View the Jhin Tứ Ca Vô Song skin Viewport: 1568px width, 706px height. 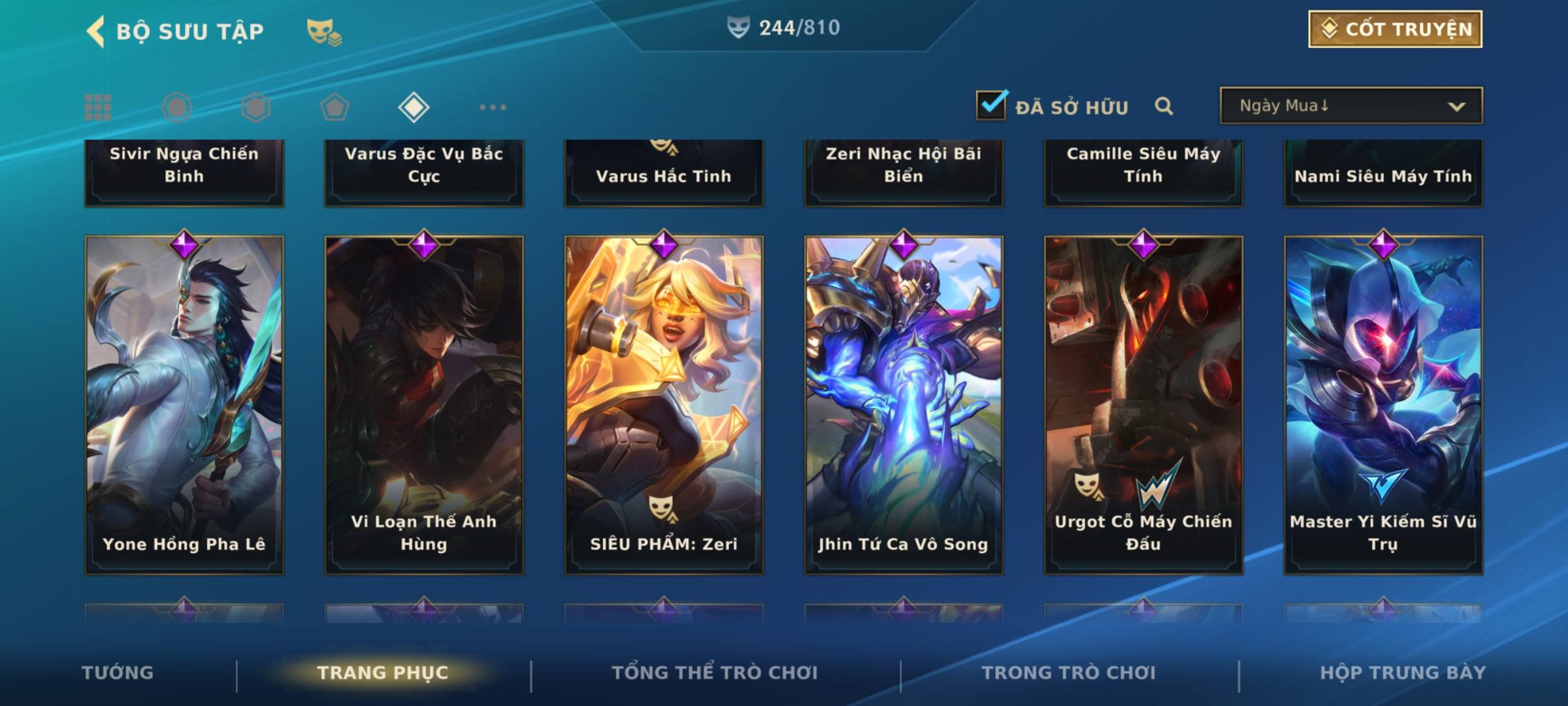tap(904, 405)
